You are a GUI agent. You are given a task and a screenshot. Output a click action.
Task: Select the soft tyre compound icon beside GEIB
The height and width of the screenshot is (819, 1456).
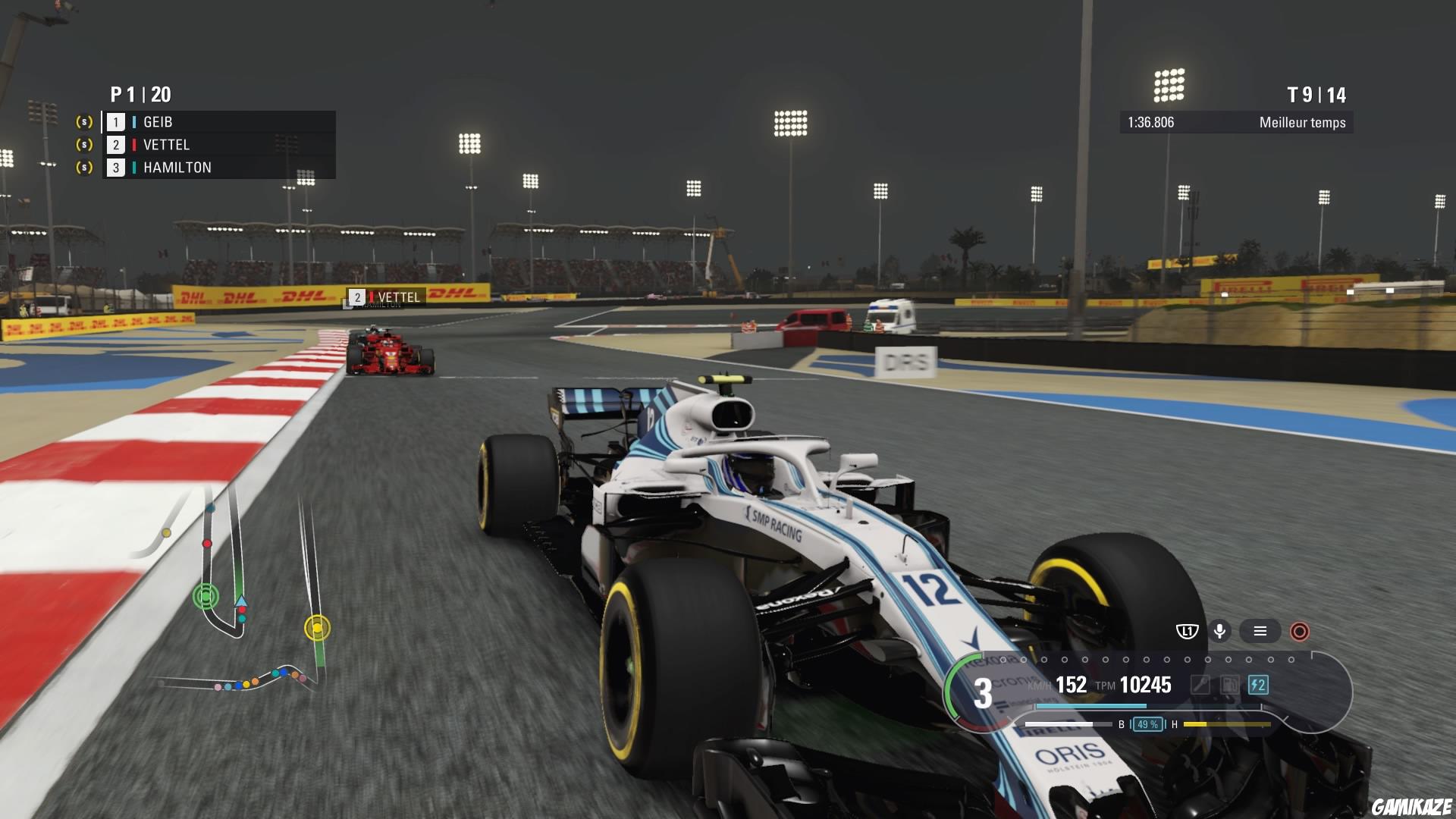click(x=83, y=121)
